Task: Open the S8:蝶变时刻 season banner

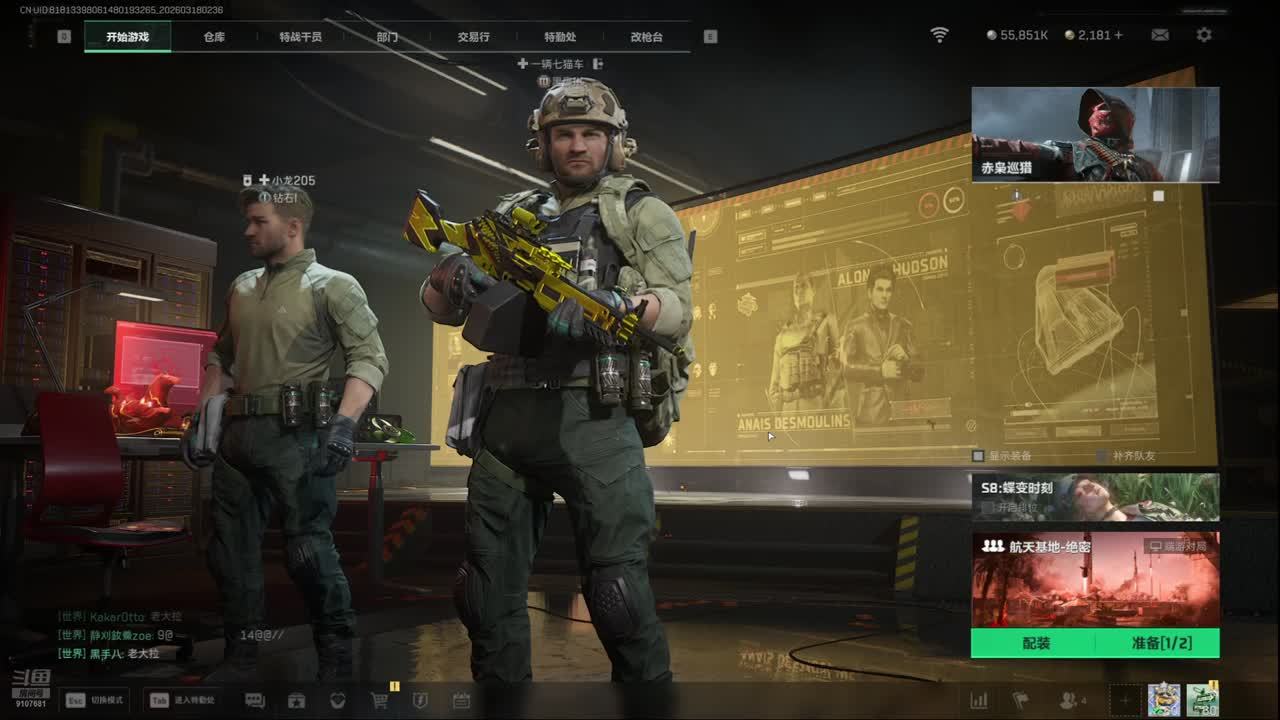Action: 1095,497
